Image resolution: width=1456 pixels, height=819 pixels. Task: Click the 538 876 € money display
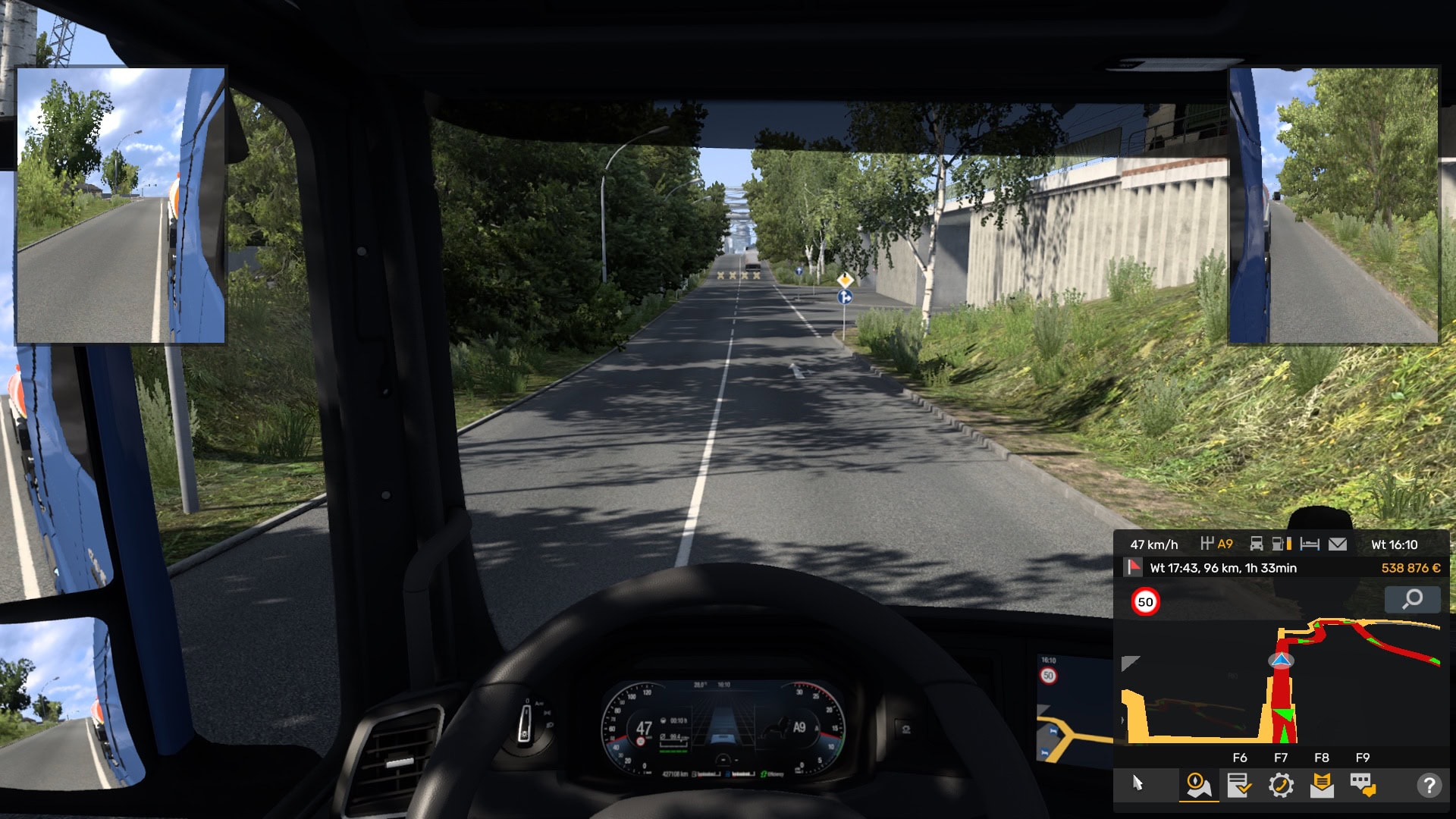pos(1410,568)
